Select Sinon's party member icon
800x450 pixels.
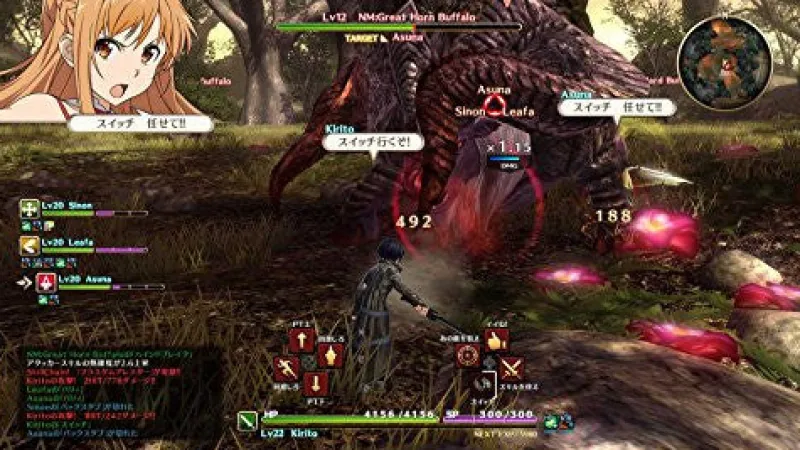28,209
